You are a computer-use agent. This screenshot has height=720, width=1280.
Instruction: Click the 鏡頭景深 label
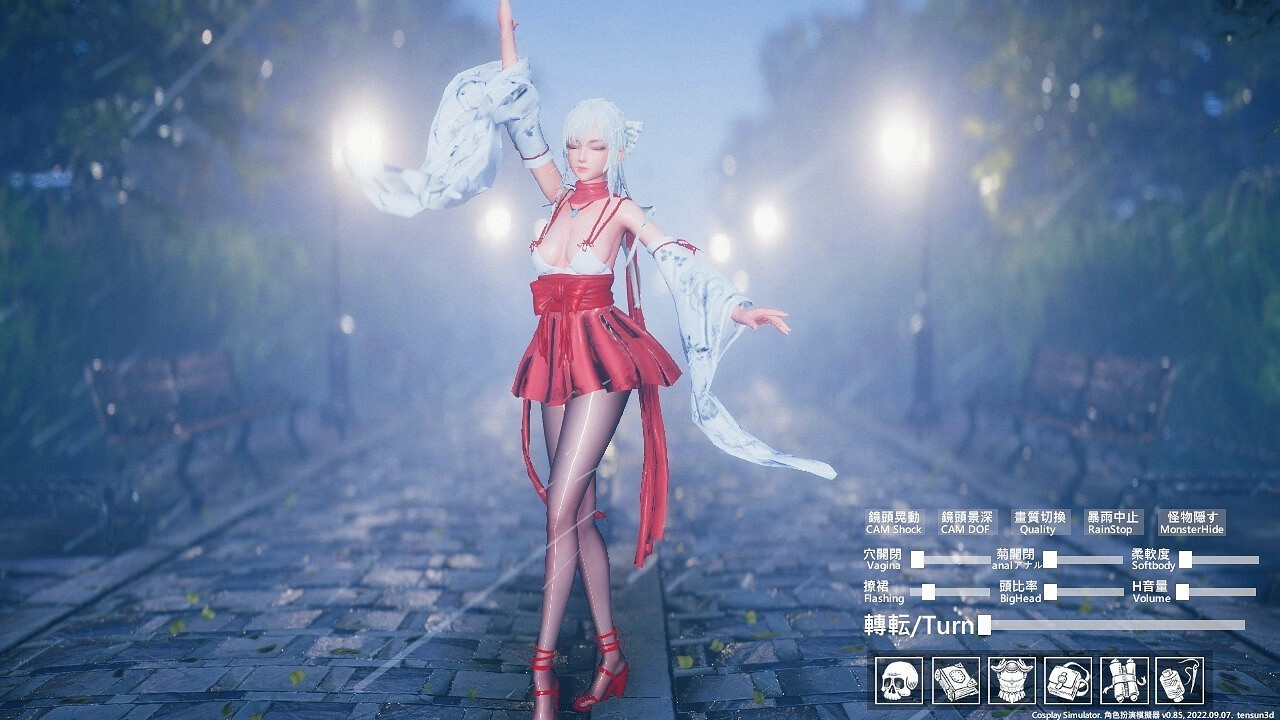[x=968, y=516]
